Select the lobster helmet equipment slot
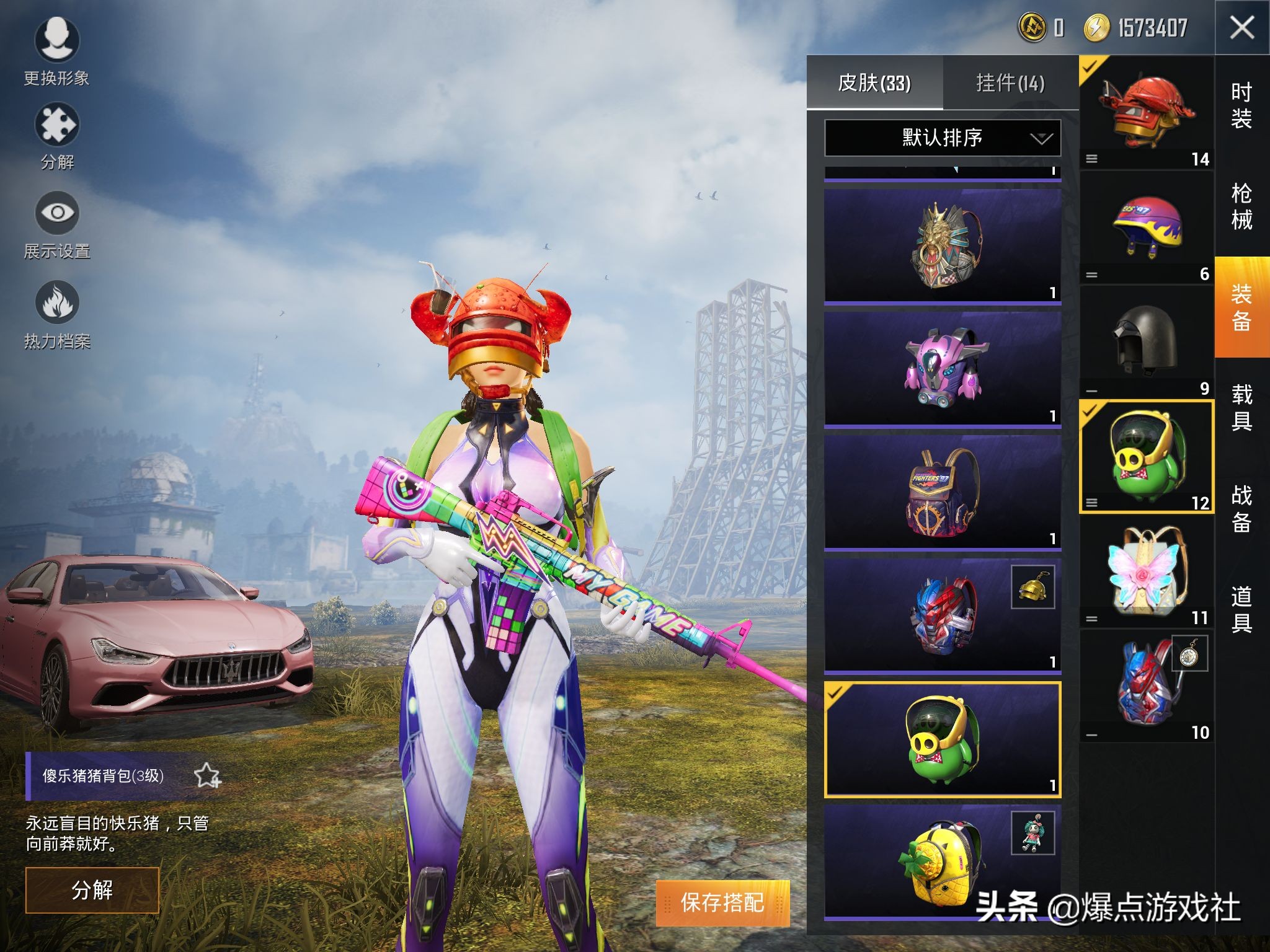The width and height of the screenshot is (1270, 952). click(x=1146, y=113)
